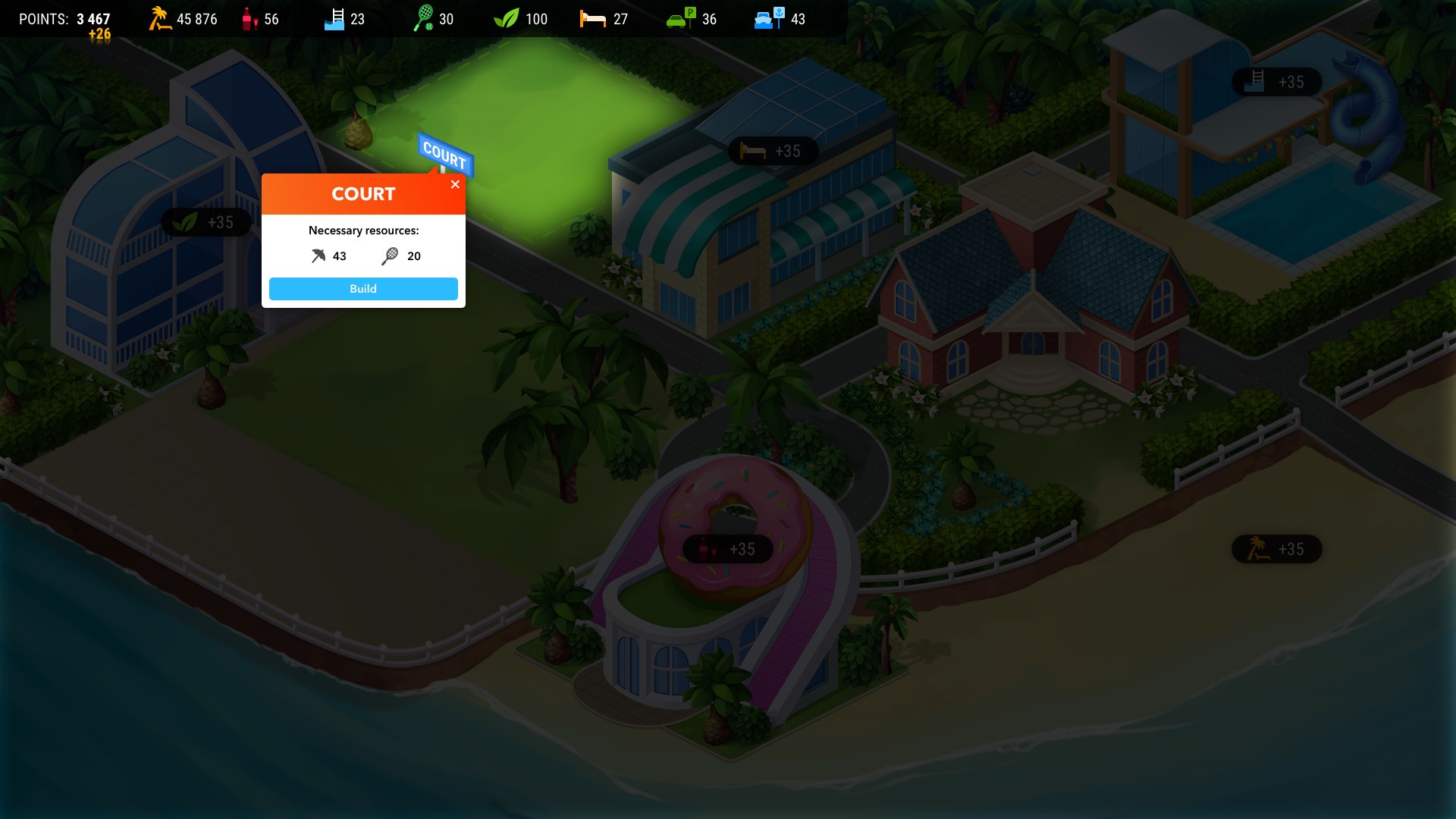Collect the +35 ladder bonus at top right
1456x819 pixels.
(x=1276, y=81)
